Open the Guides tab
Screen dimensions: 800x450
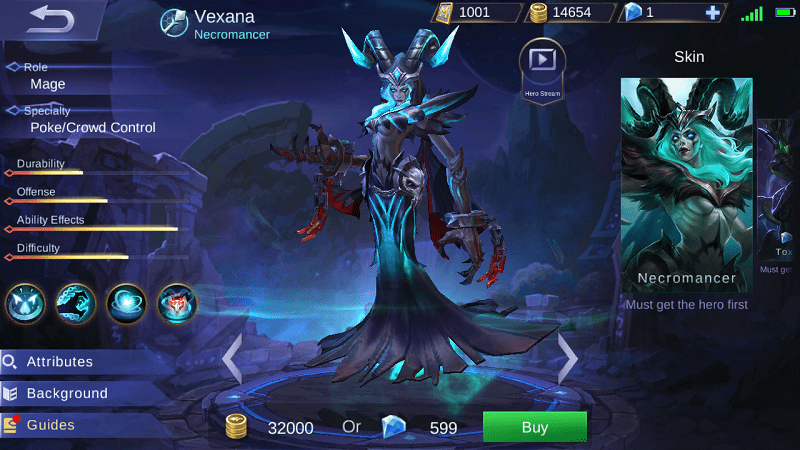(50, 425)
